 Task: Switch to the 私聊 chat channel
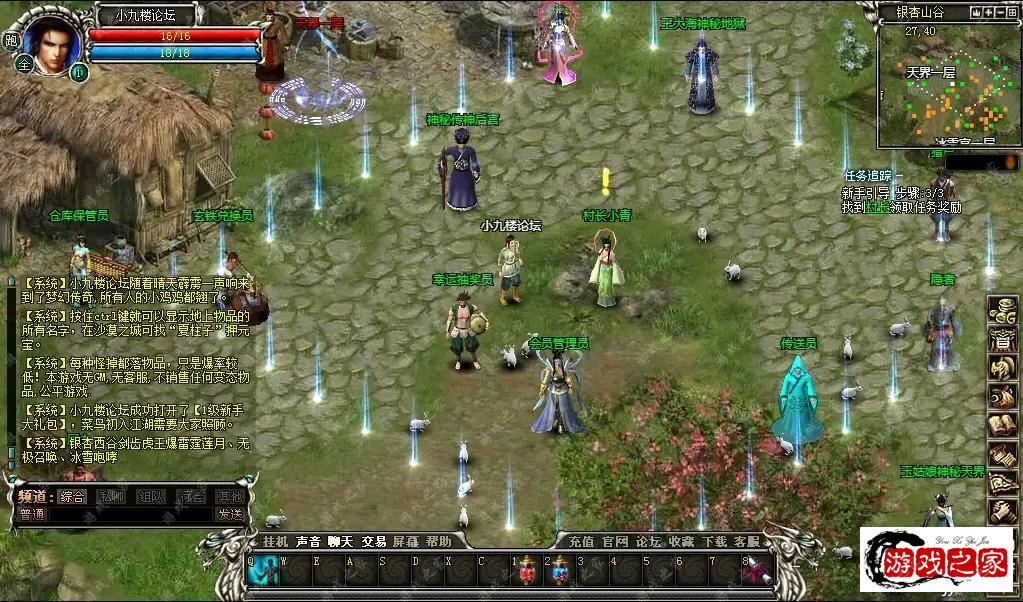pyautogui.click(x=112, y=496)
